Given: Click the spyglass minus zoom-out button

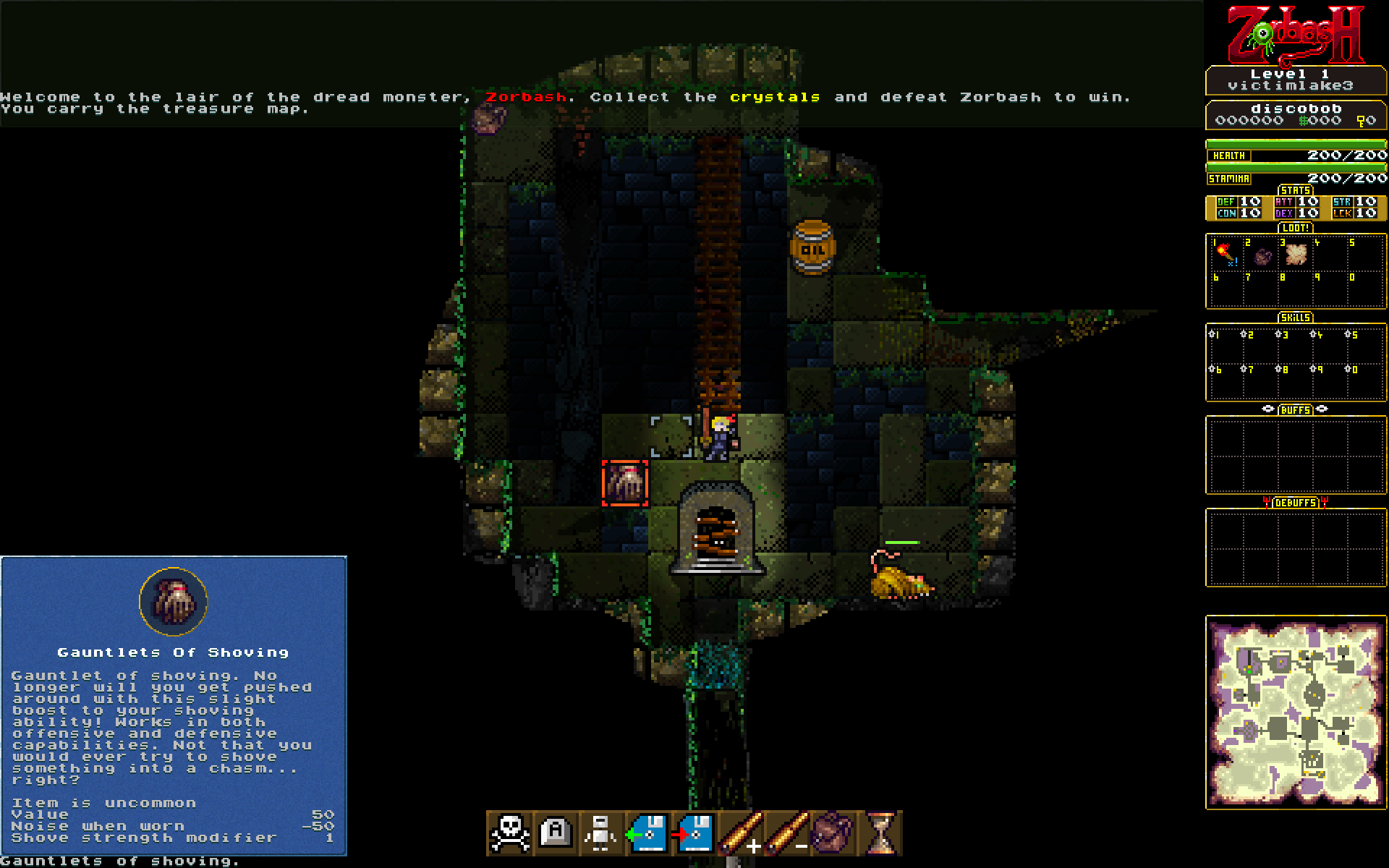Looking at the screenshot, I should [787, 833].
